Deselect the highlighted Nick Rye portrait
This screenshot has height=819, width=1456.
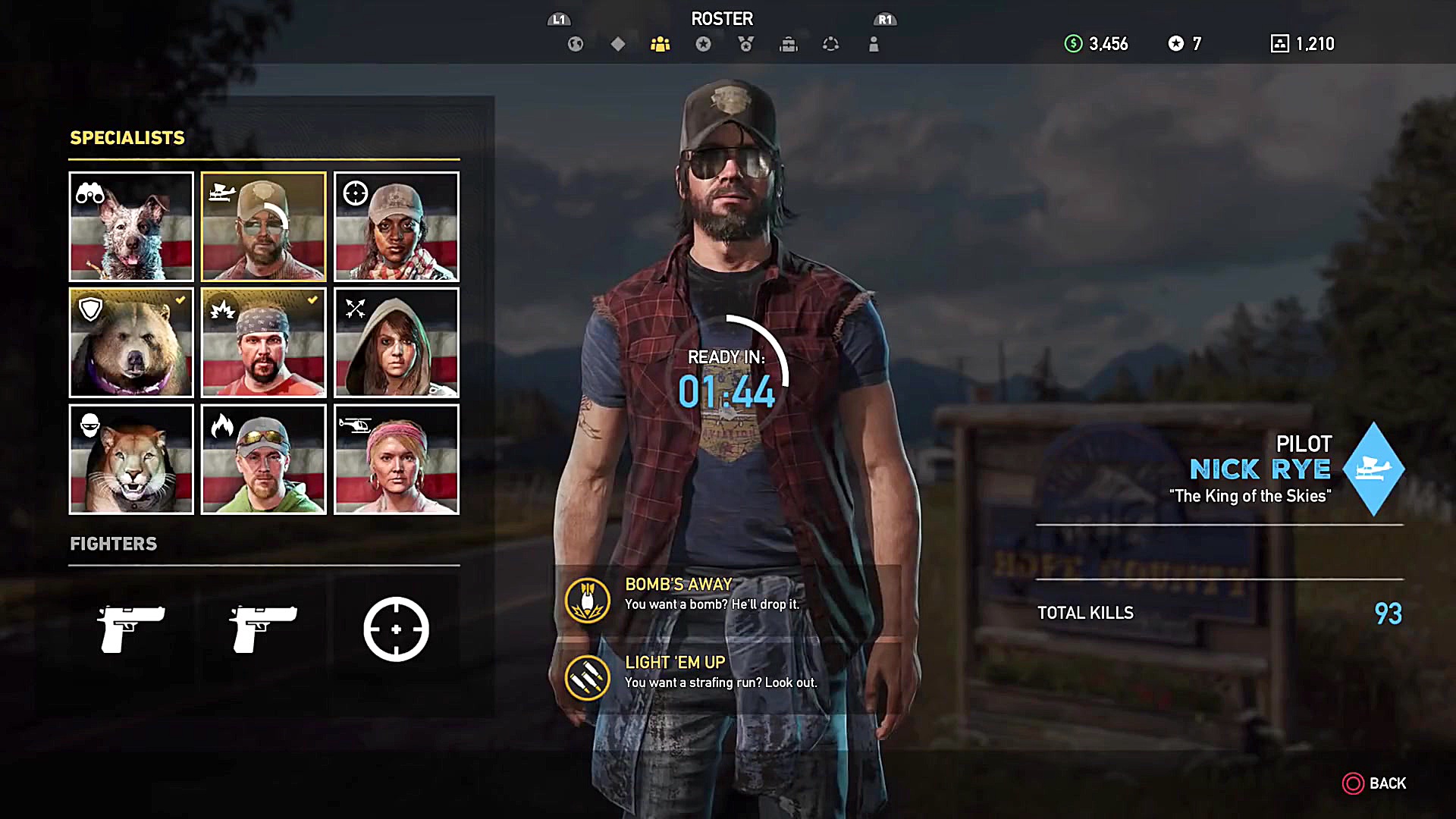coord(263,227)
